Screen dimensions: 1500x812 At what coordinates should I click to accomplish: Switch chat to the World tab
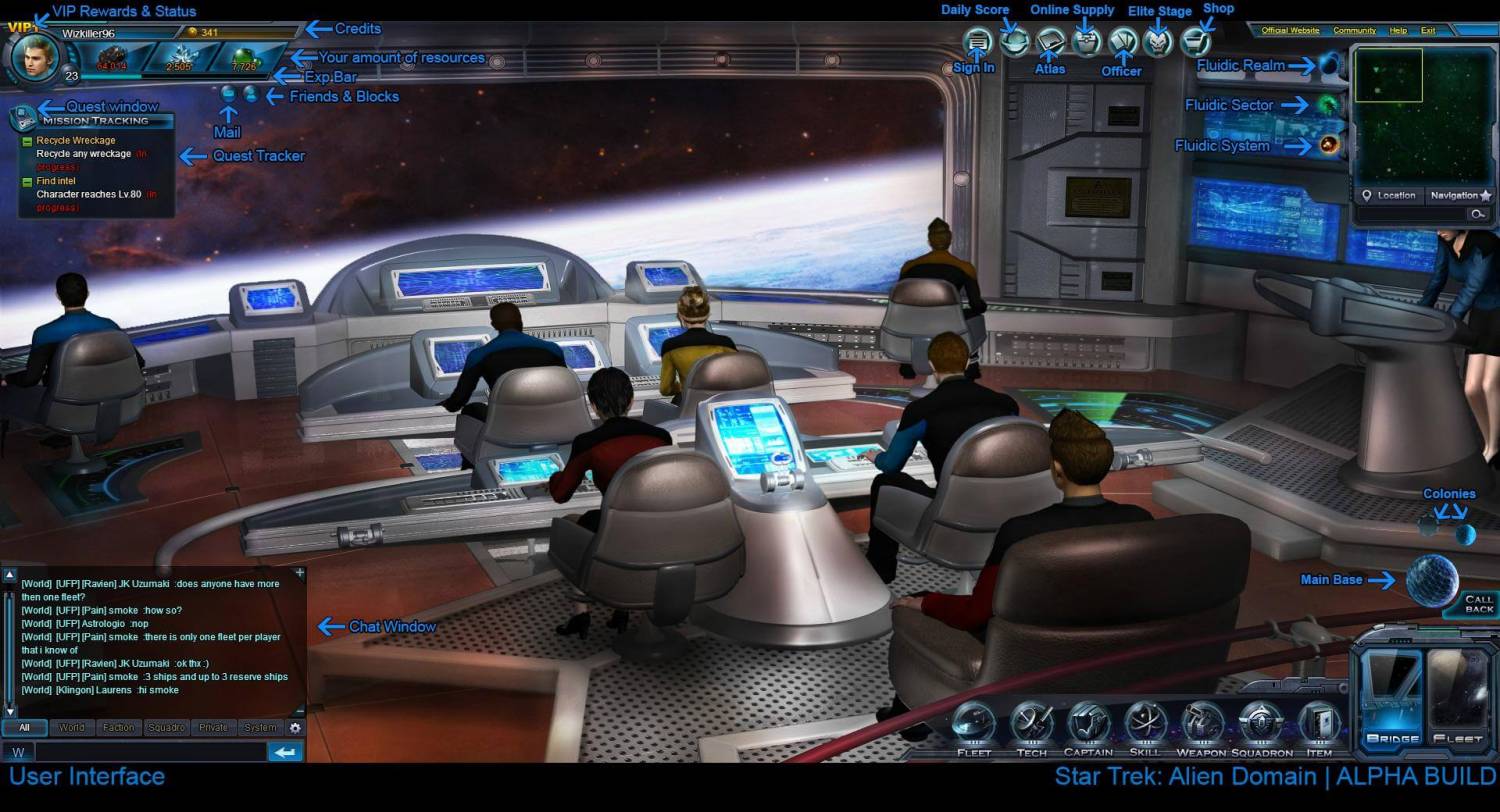(71, 728)
